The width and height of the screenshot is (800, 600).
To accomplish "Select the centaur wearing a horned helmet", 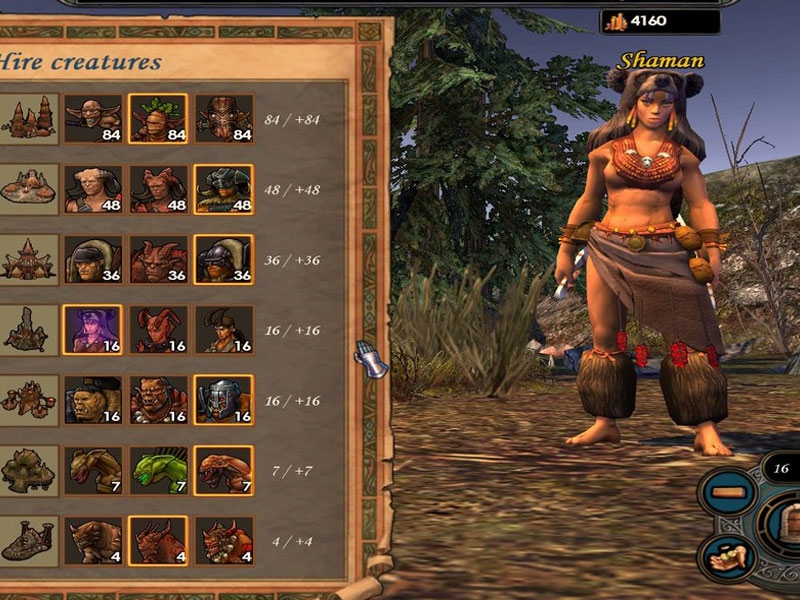I will (223, 189).
